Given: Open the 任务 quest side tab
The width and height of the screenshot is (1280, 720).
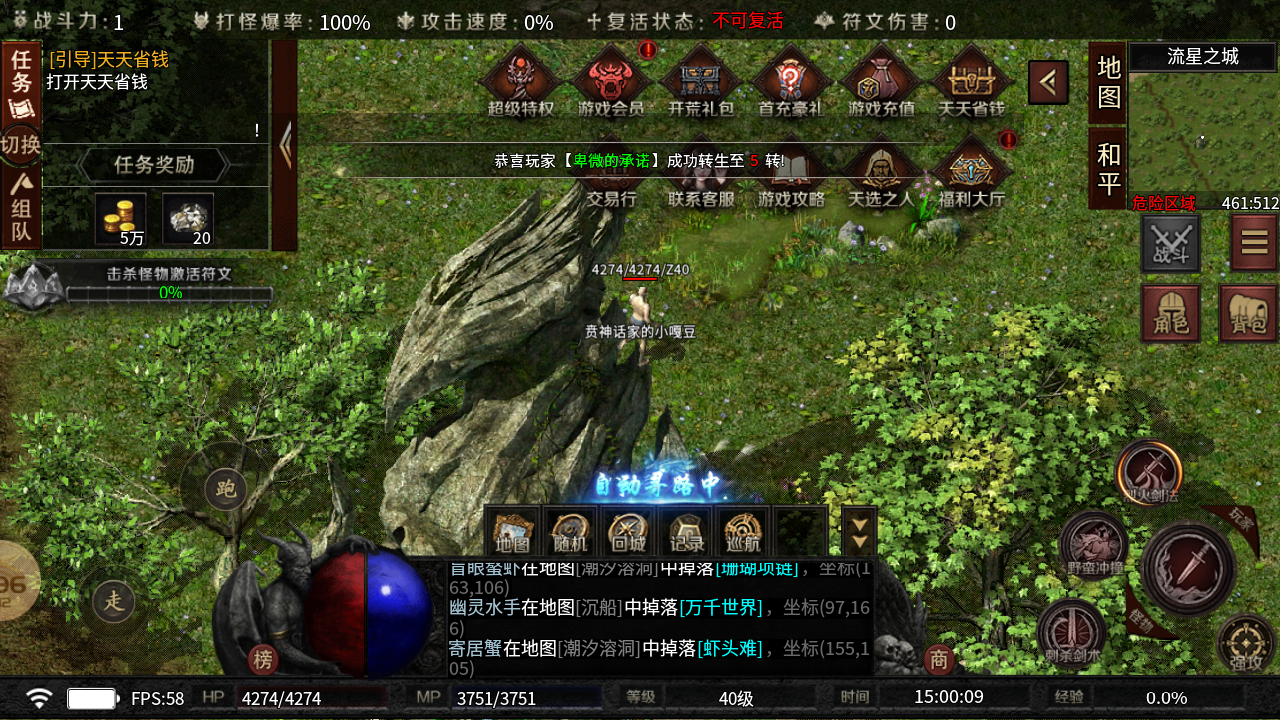Looking at the screenshot, I should click(x=22, y=73).
